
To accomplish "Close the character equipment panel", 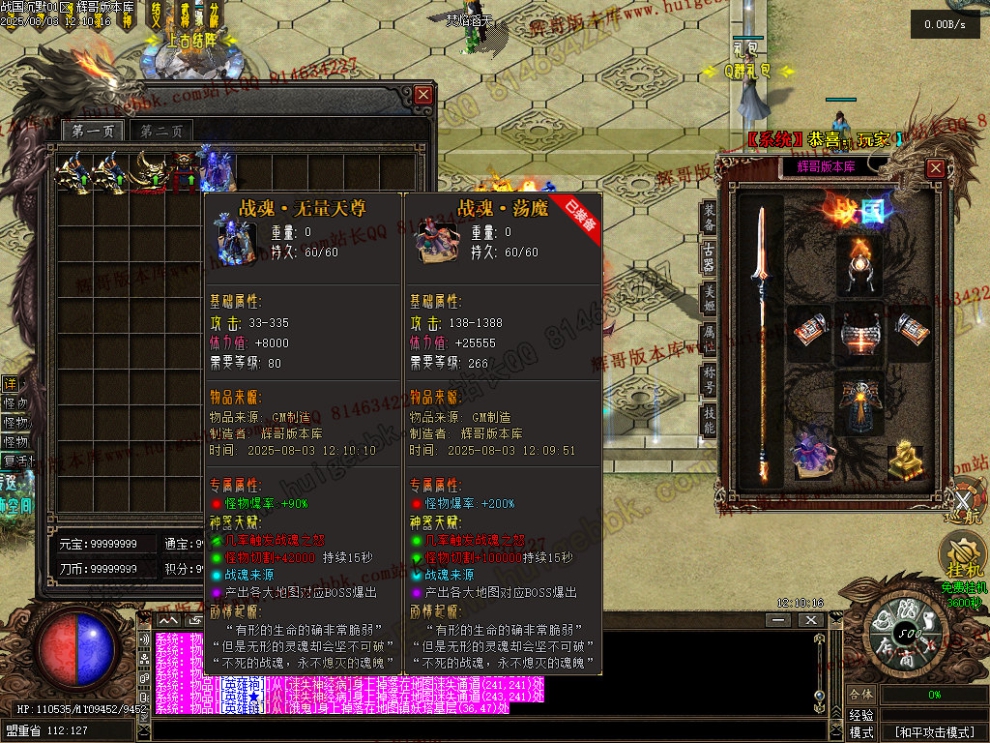I will pyautogui.click(x=935, y=168).
